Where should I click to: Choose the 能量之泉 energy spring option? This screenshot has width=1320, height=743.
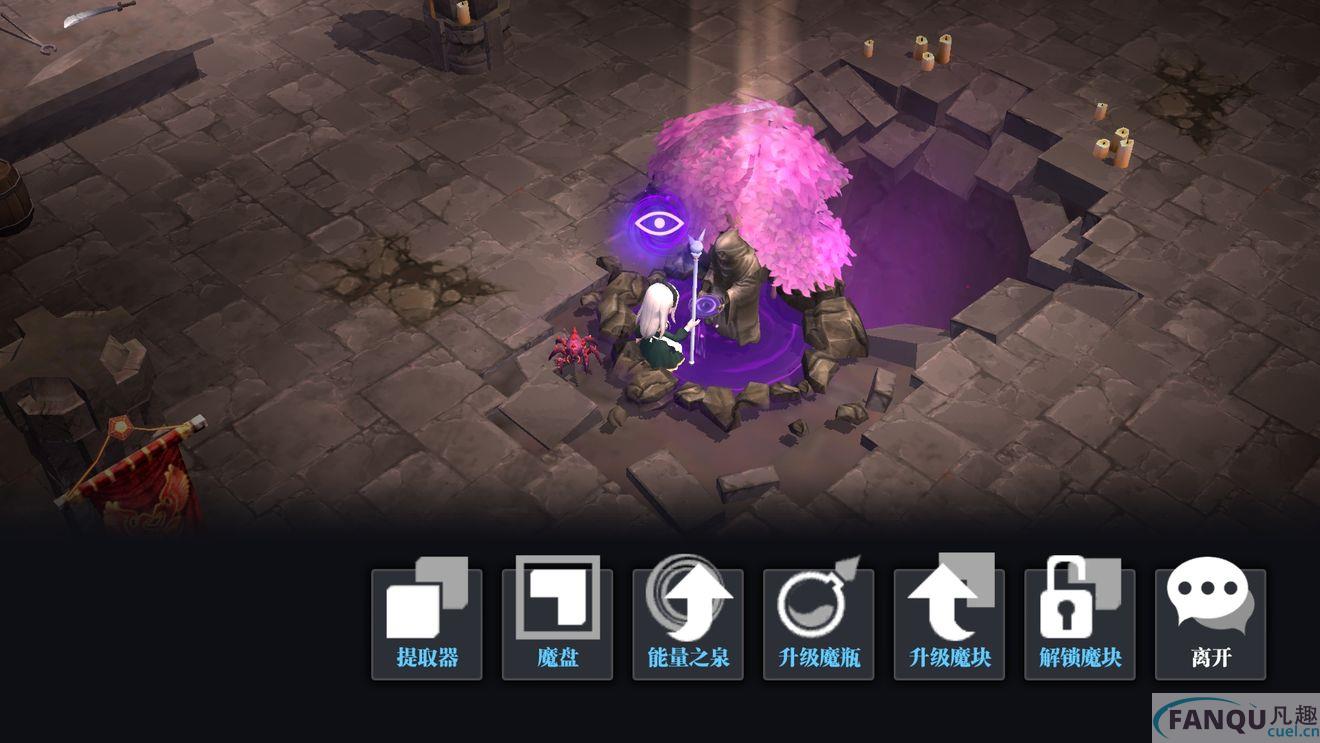[688, 623]
